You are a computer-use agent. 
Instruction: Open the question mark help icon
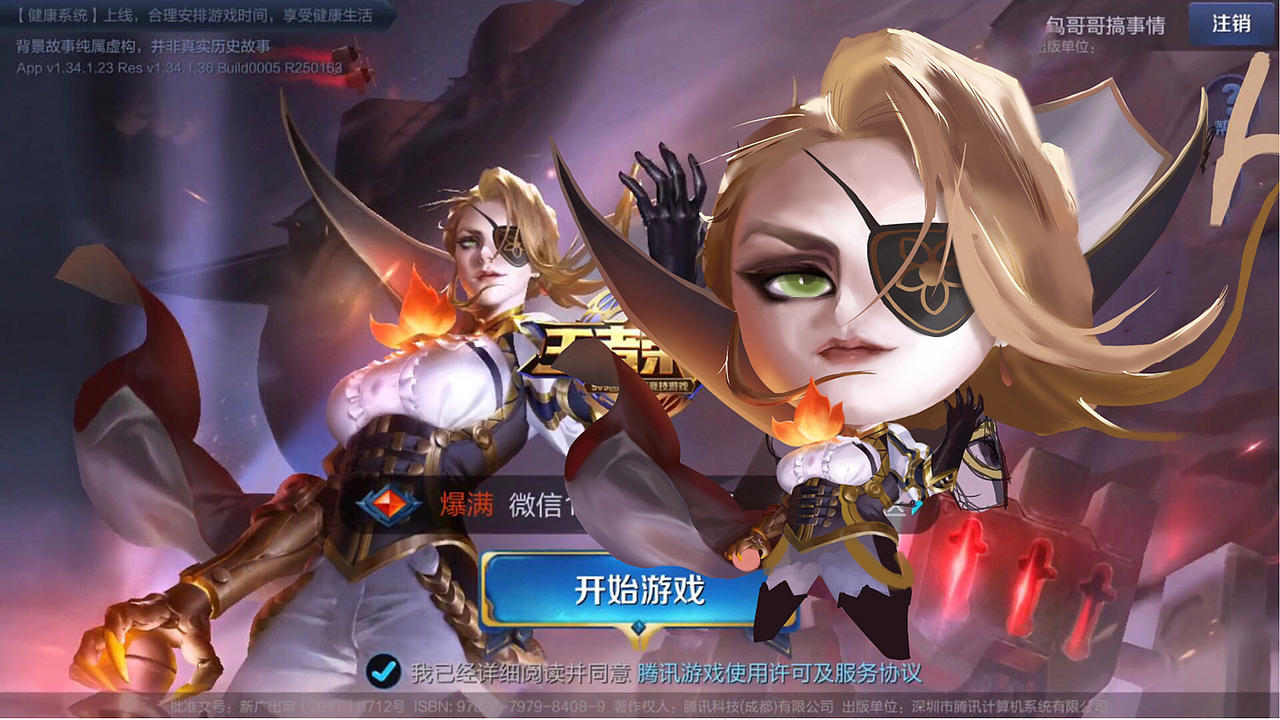click(1230, 97)
